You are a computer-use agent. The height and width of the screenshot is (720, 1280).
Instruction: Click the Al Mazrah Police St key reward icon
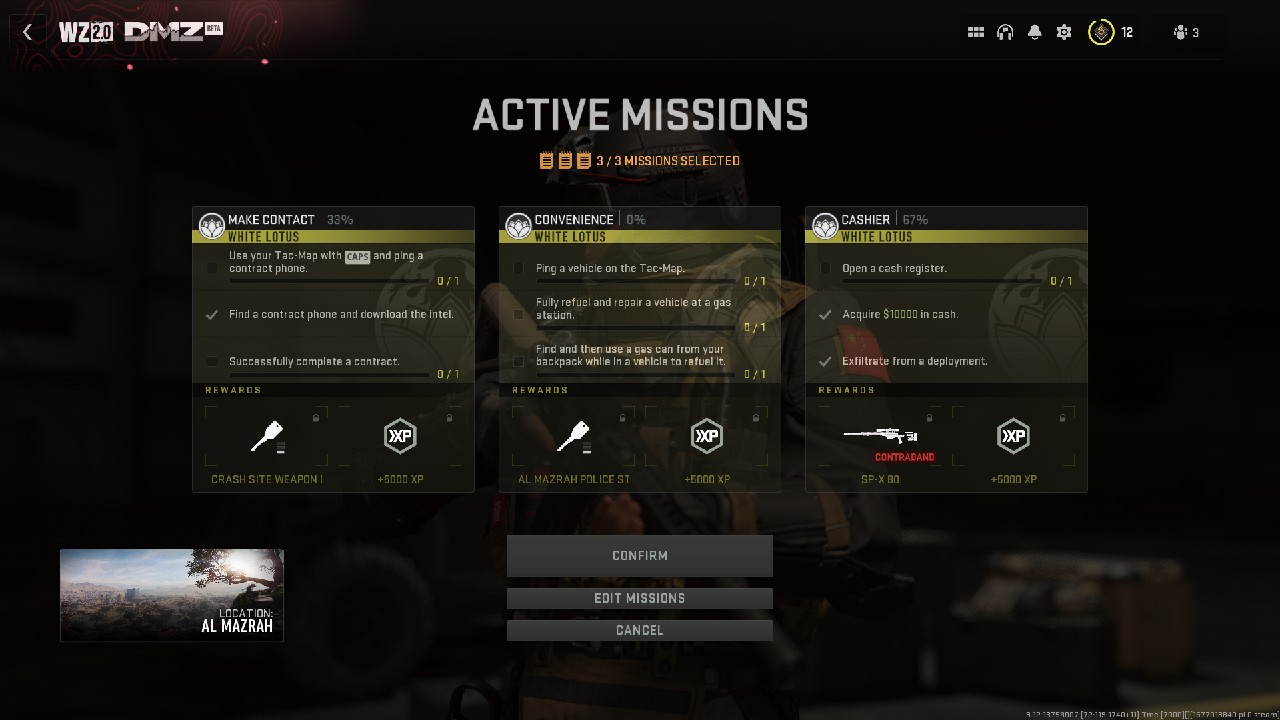coord(572,435)
